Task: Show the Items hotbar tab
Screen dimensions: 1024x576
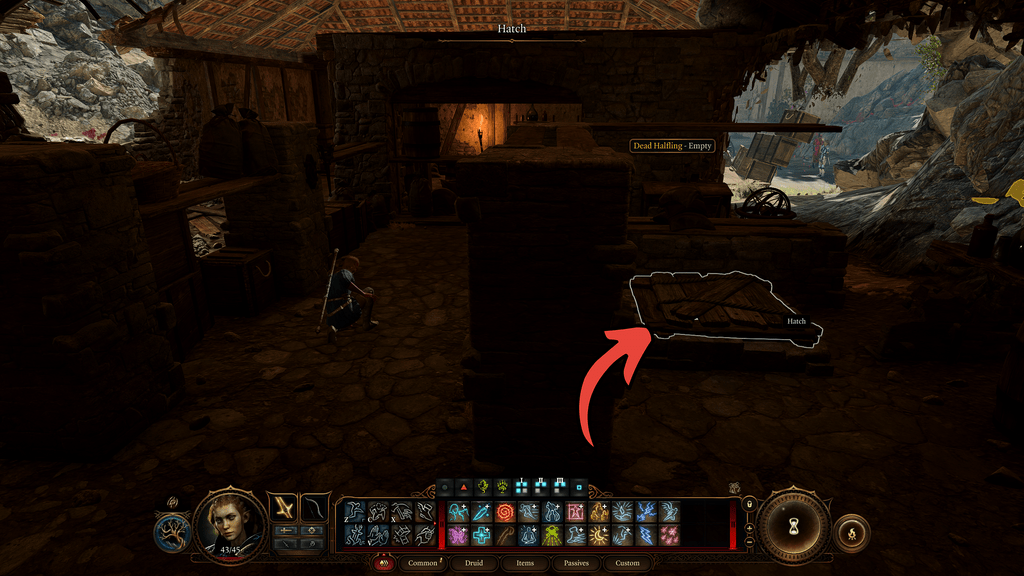Action: pos(525,564)
